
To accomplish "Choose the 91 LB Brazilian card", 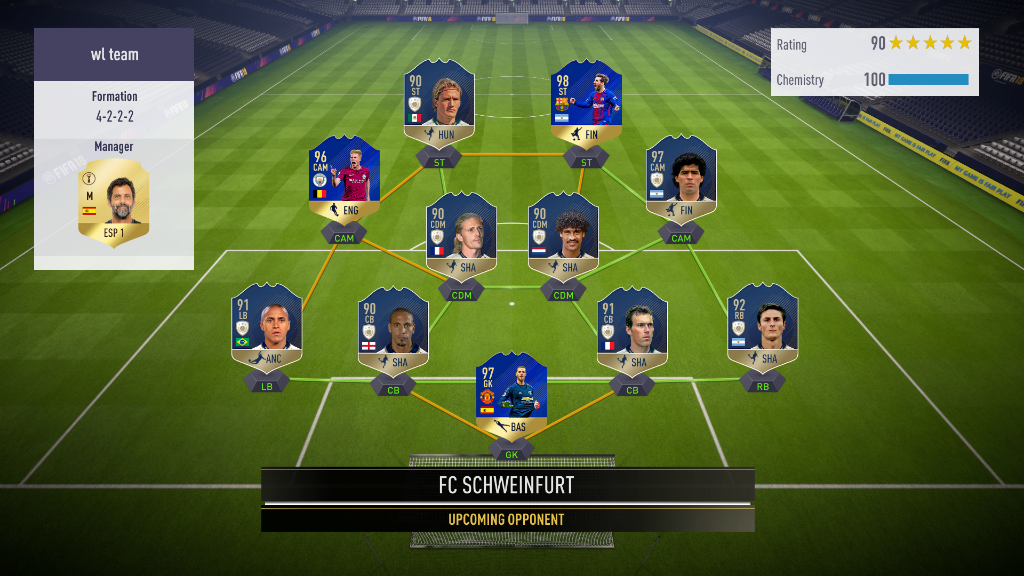I will tap(267, 330).
